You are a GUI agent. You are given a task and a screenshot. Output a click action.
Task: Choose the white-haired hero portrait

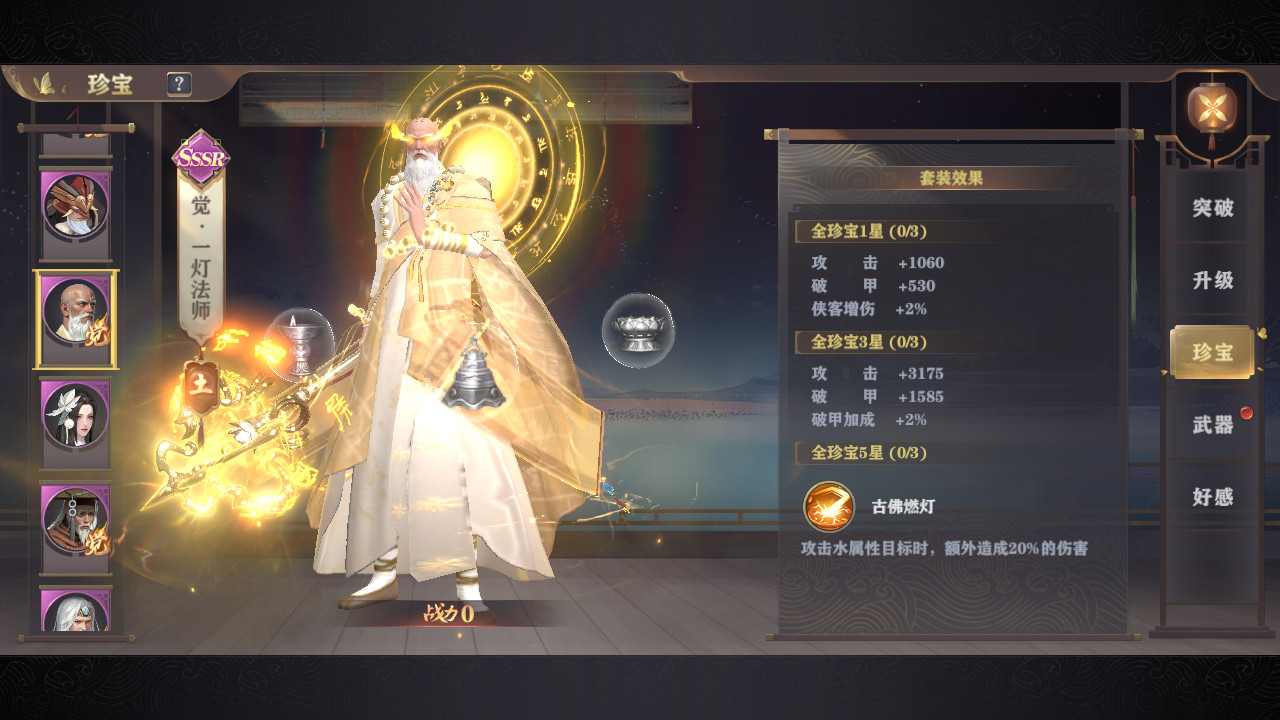click(75, 612)
